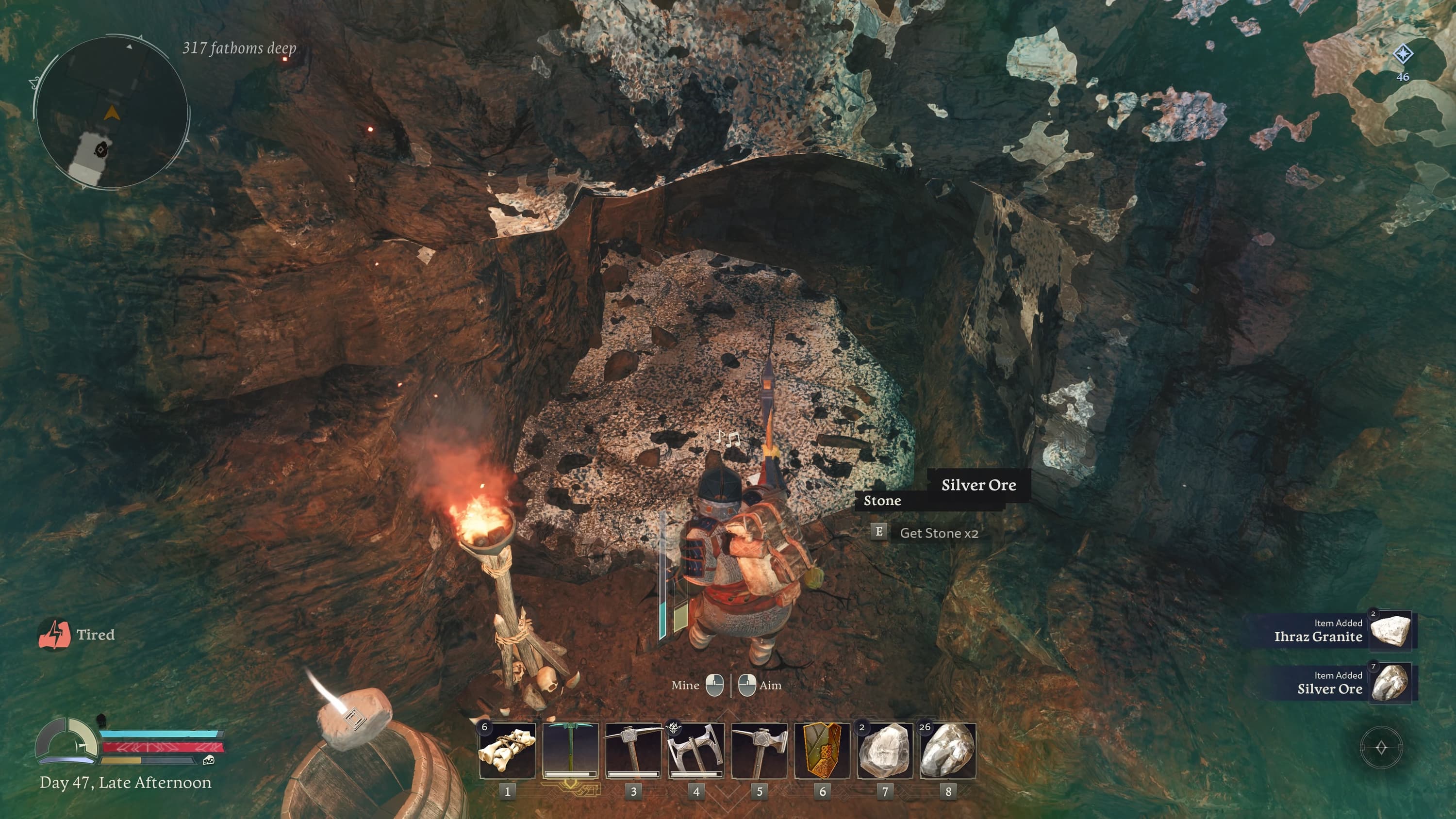Equip the double-pointed war pick in slot 3
Viewport: 1456px width, 819px height.
(633, 750)
